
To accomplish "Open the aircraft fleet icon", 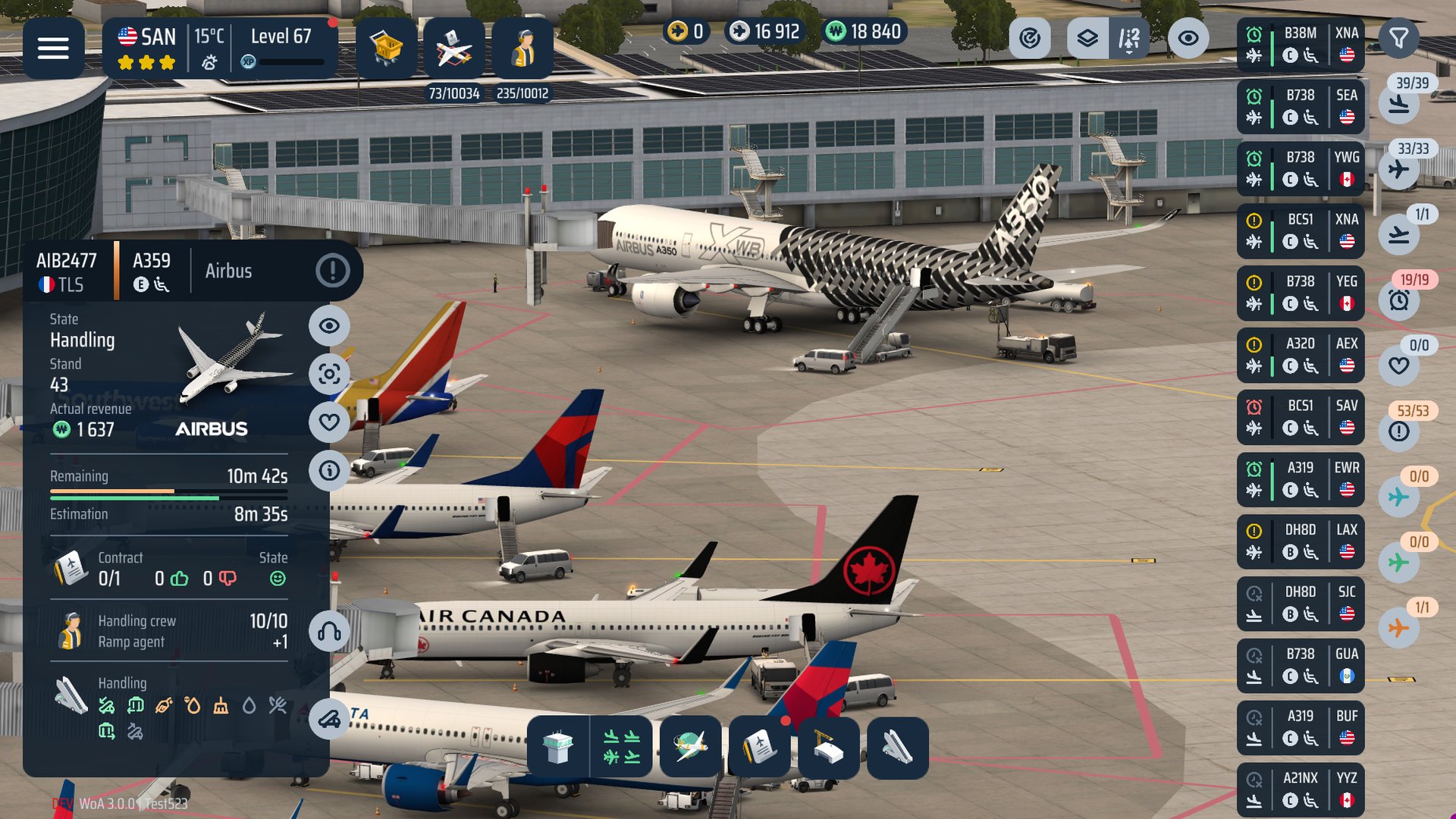I will coord(453,49).
